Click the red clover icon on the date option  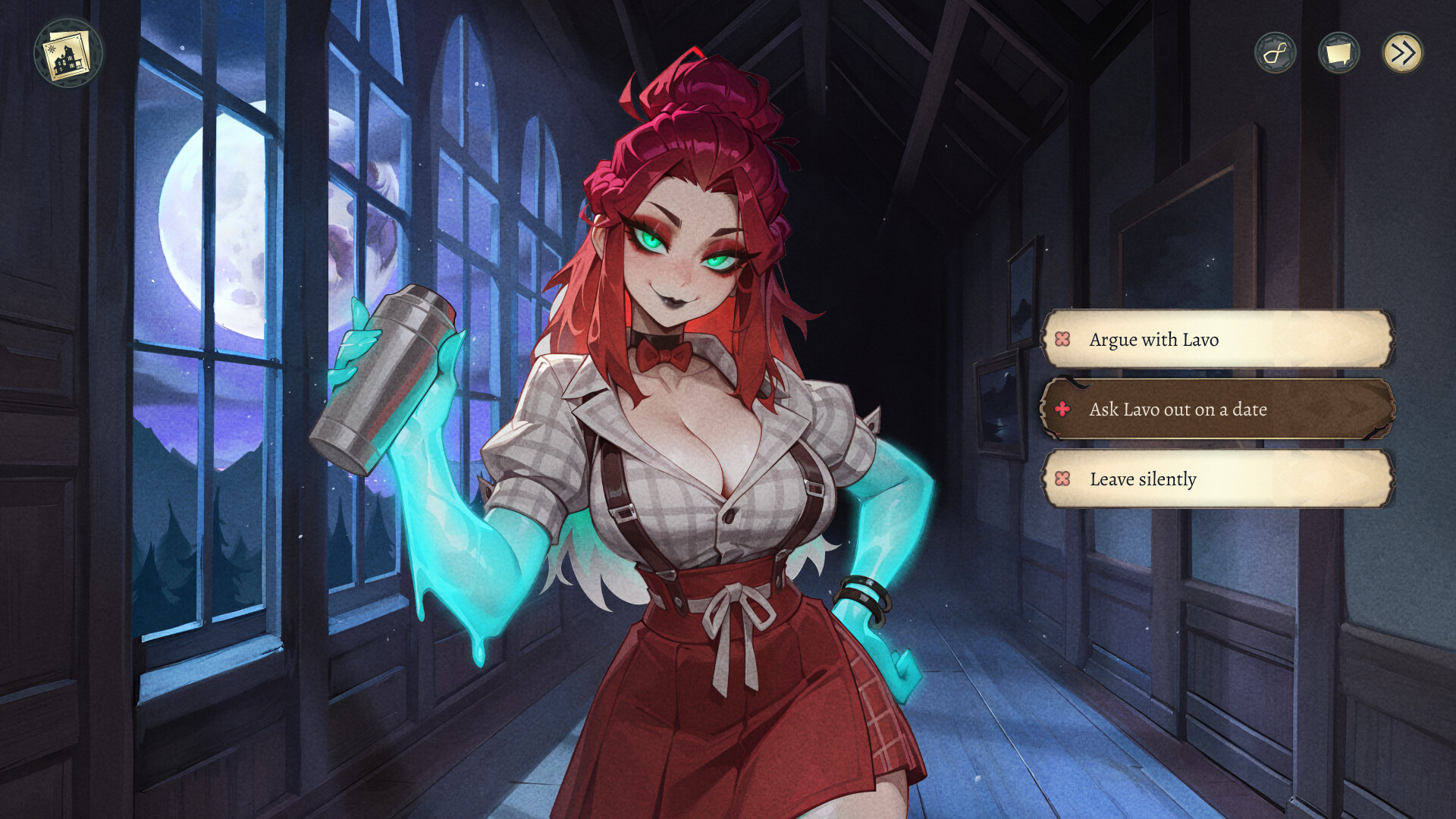tap(1062, 409)
